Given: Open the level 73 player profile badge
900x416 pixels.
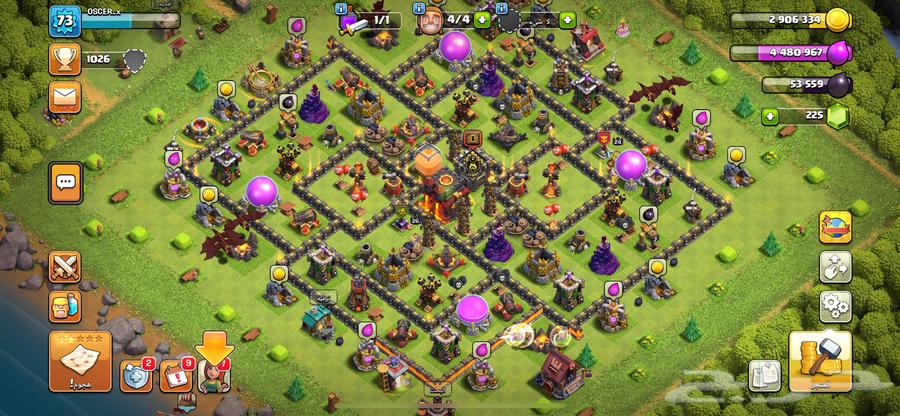Looking at the screenshot, I should (x=64, y=22).
